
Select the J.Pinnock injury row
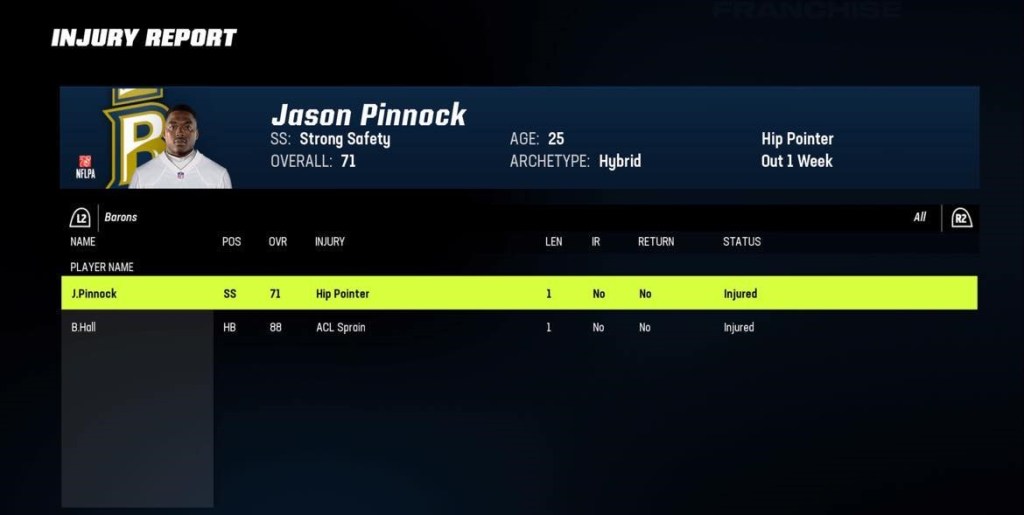(x=518, y=294)
